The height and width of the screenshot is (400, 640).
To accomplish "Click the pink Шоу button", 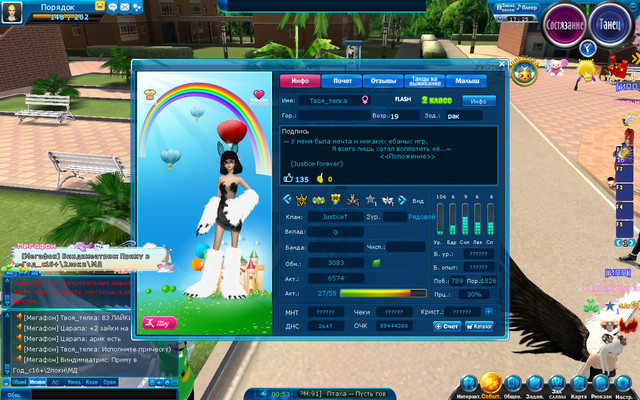I will coord(161,323).
